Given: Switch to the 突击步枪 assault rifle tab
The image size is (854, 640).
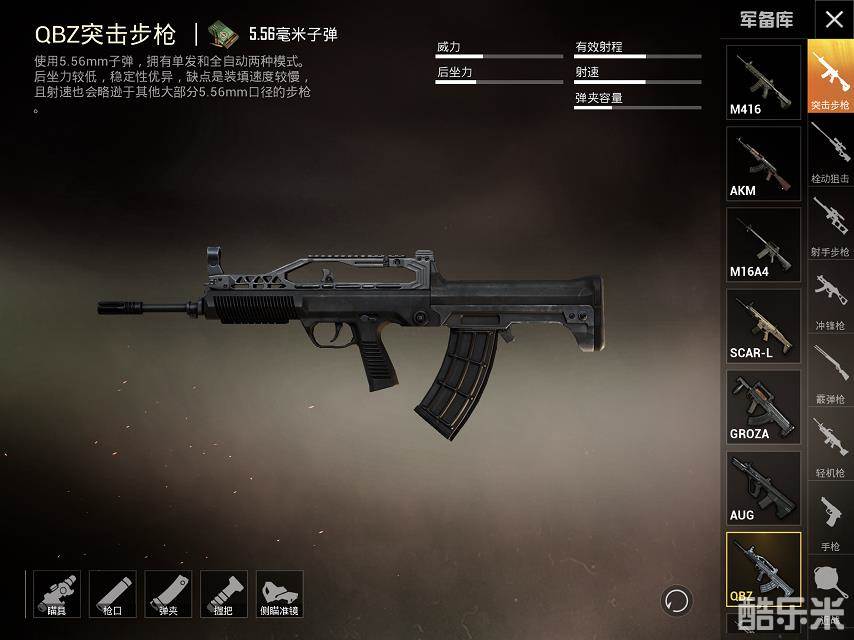Looking at the screenshot, I should coord(830,77).
